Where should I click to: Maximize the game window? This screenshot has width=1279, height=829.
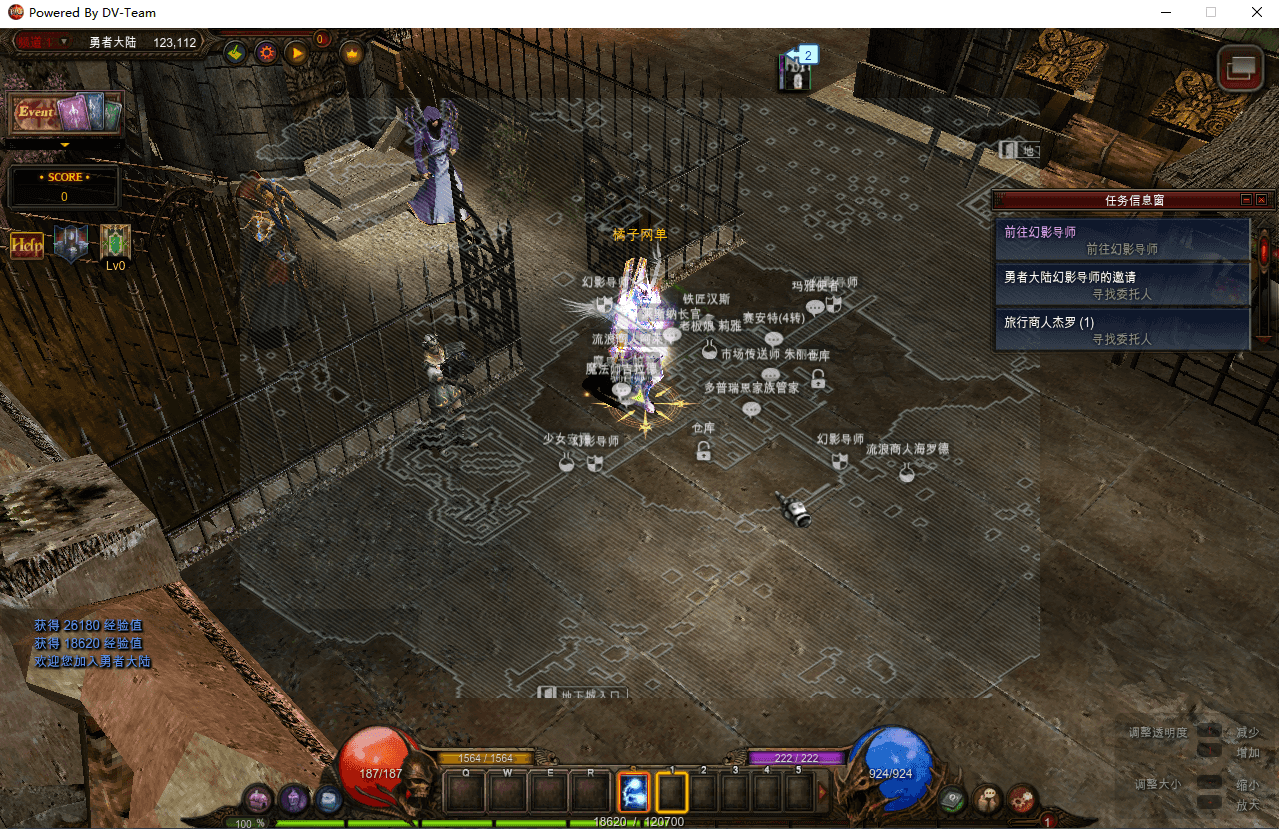(x=1211, y=13)
